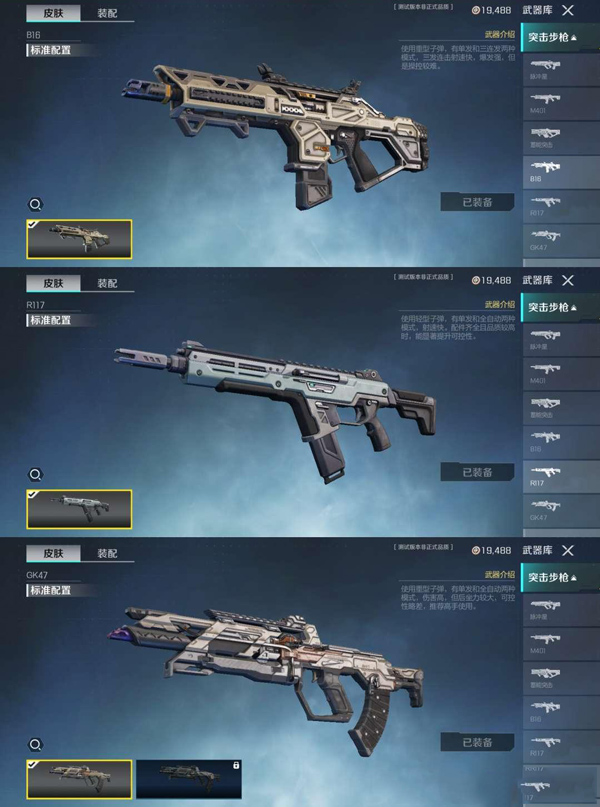Select the equipped B16 skin thumbnail
The image size is (600, 807).
(x=79, y=238)
